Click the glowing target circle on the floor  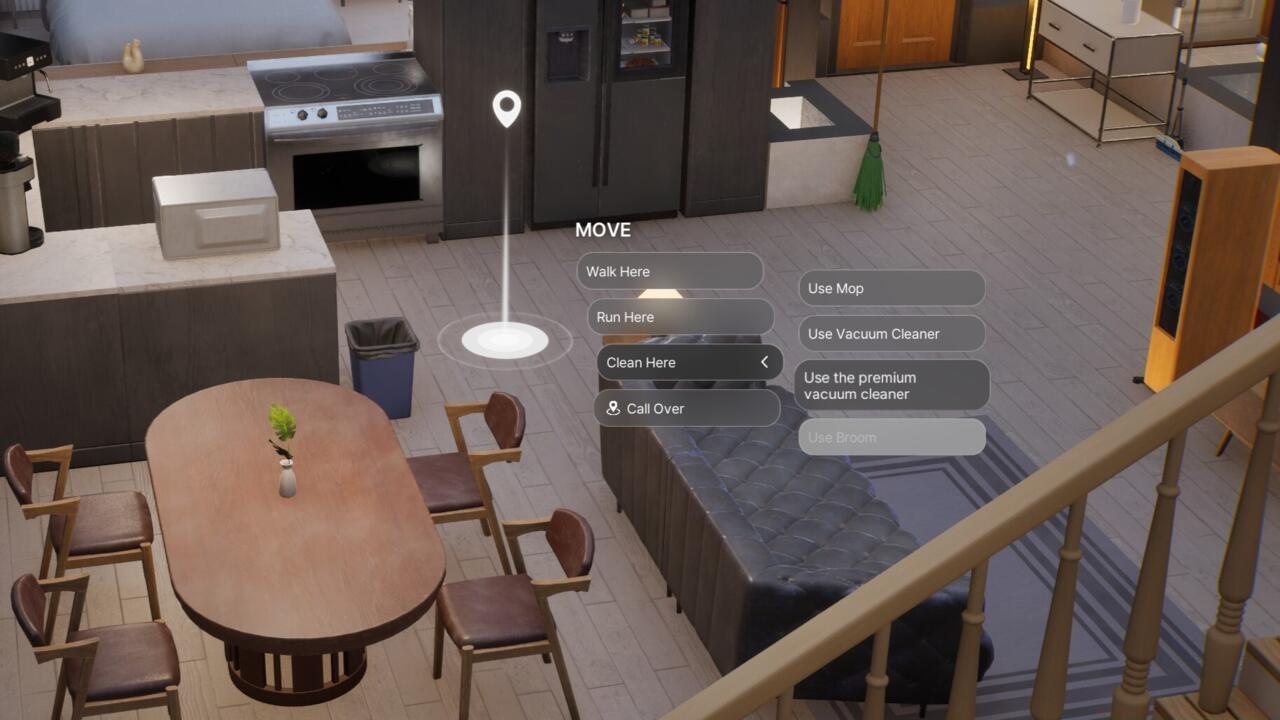pyautogui.click(x=505, y=340)
